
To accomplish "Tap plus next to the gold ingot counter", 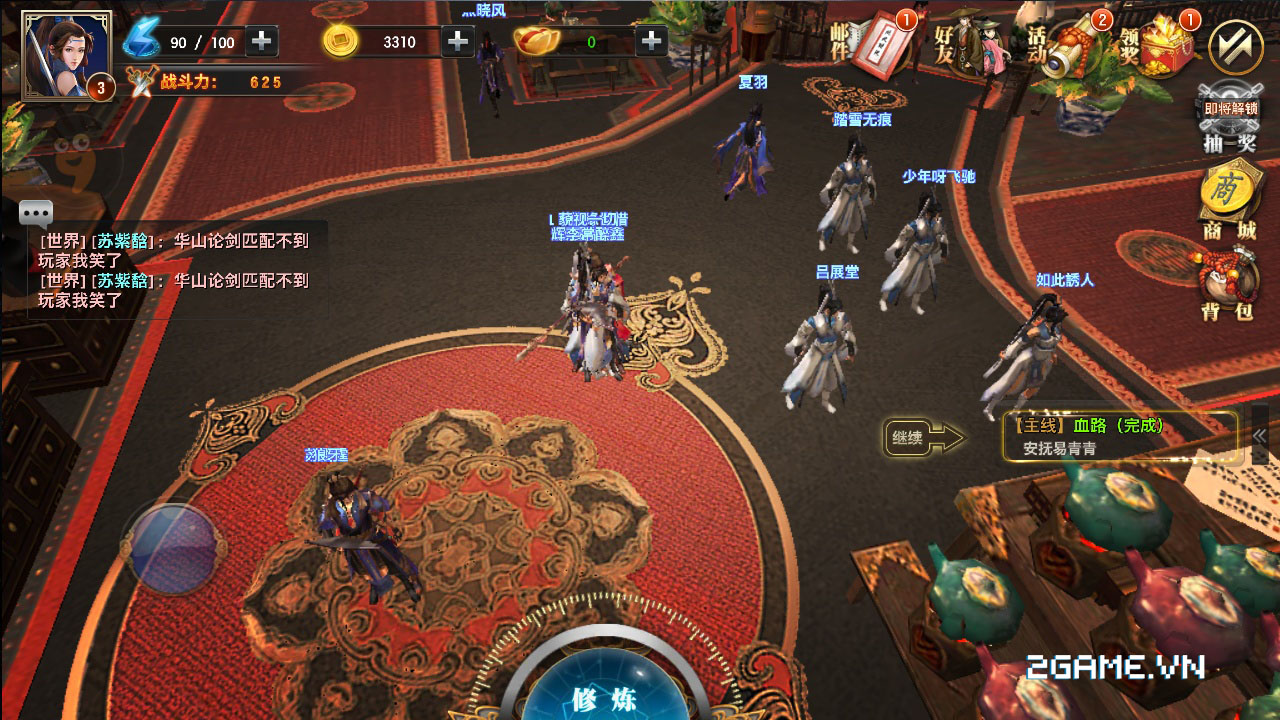I will [650, 42].
